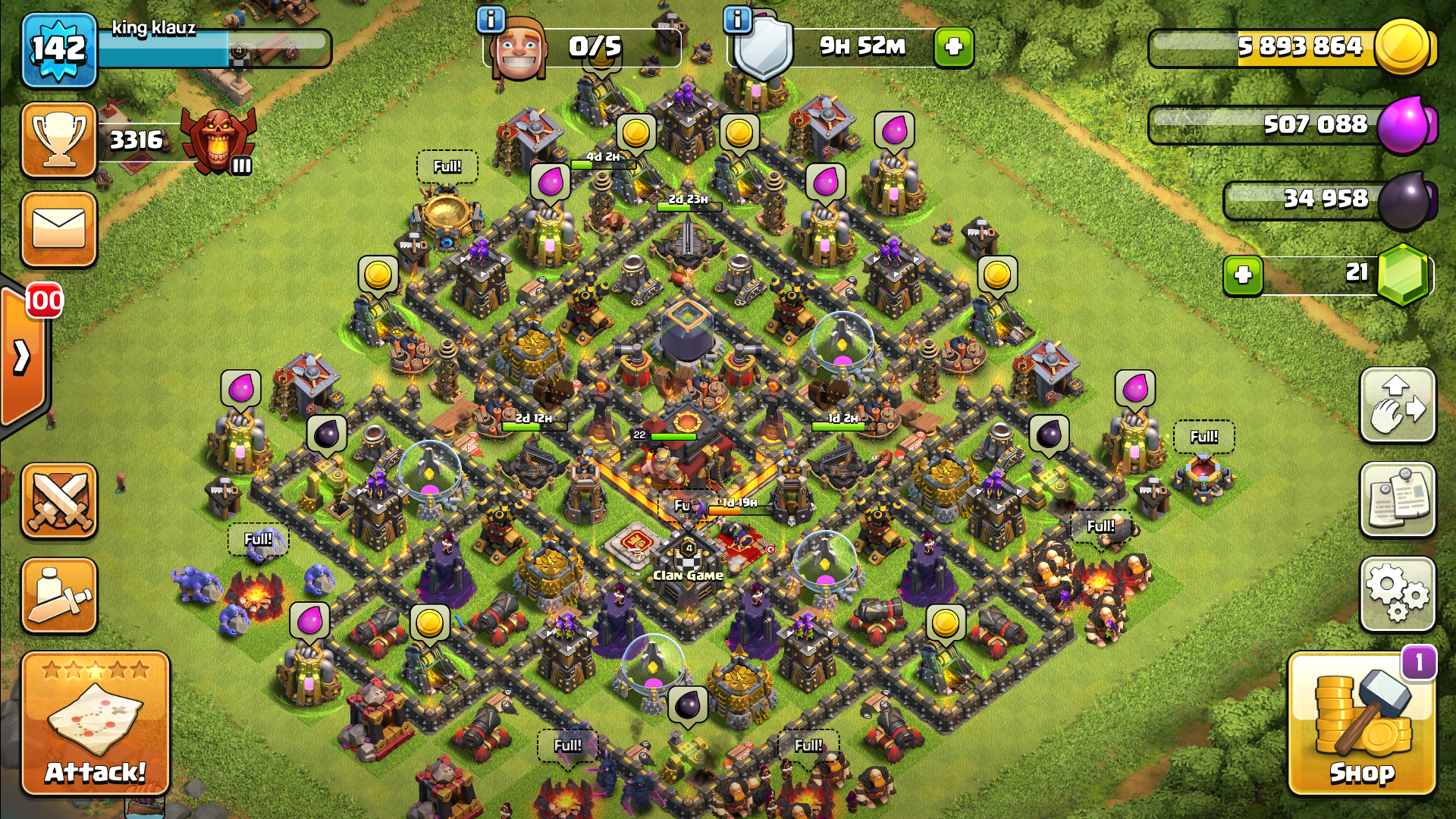1456x819 pixels.
Task: Open the army overview sword button
Action: point(59,596)
